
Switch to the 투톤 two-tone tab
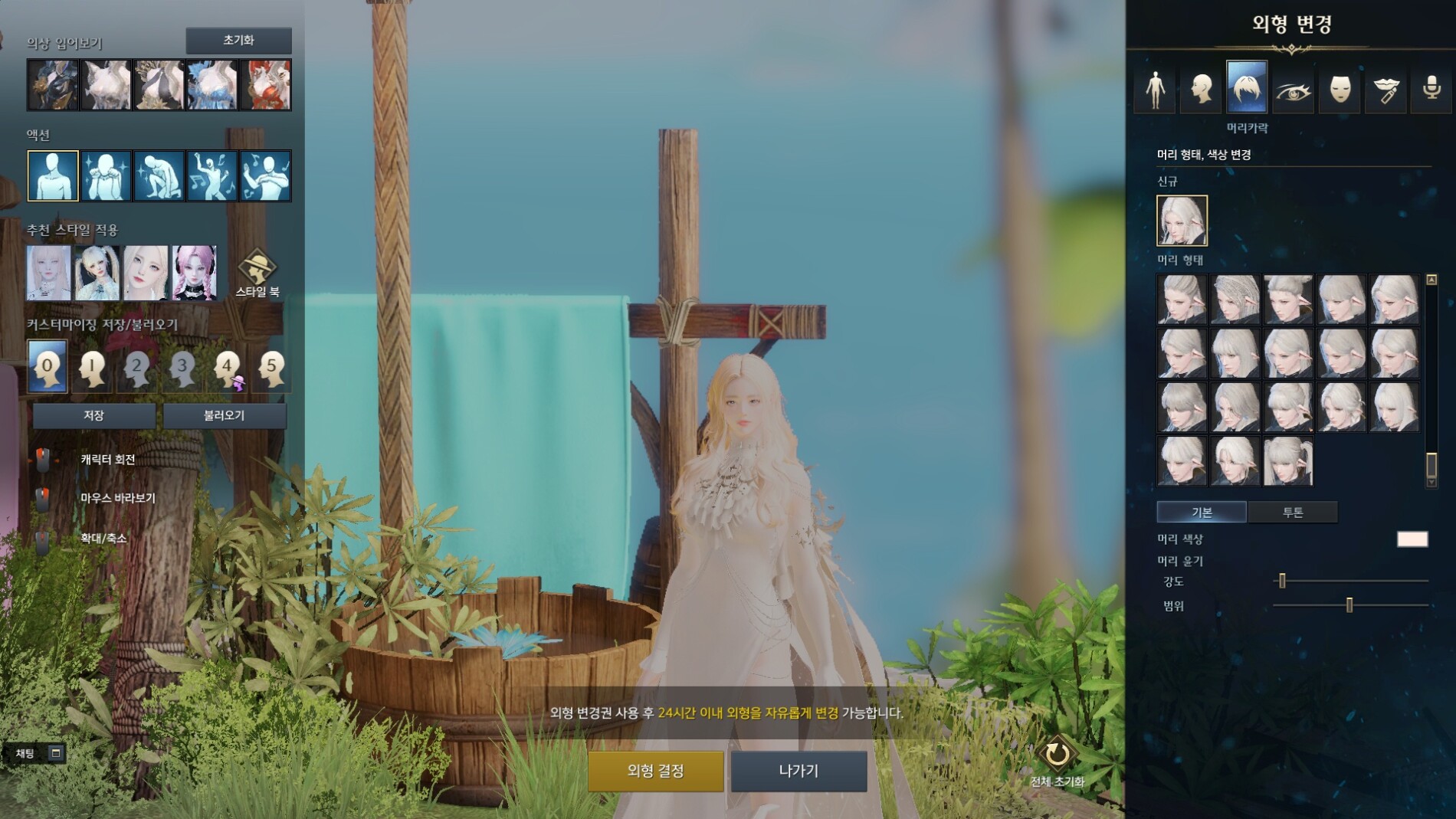[x=1293, y=512]
